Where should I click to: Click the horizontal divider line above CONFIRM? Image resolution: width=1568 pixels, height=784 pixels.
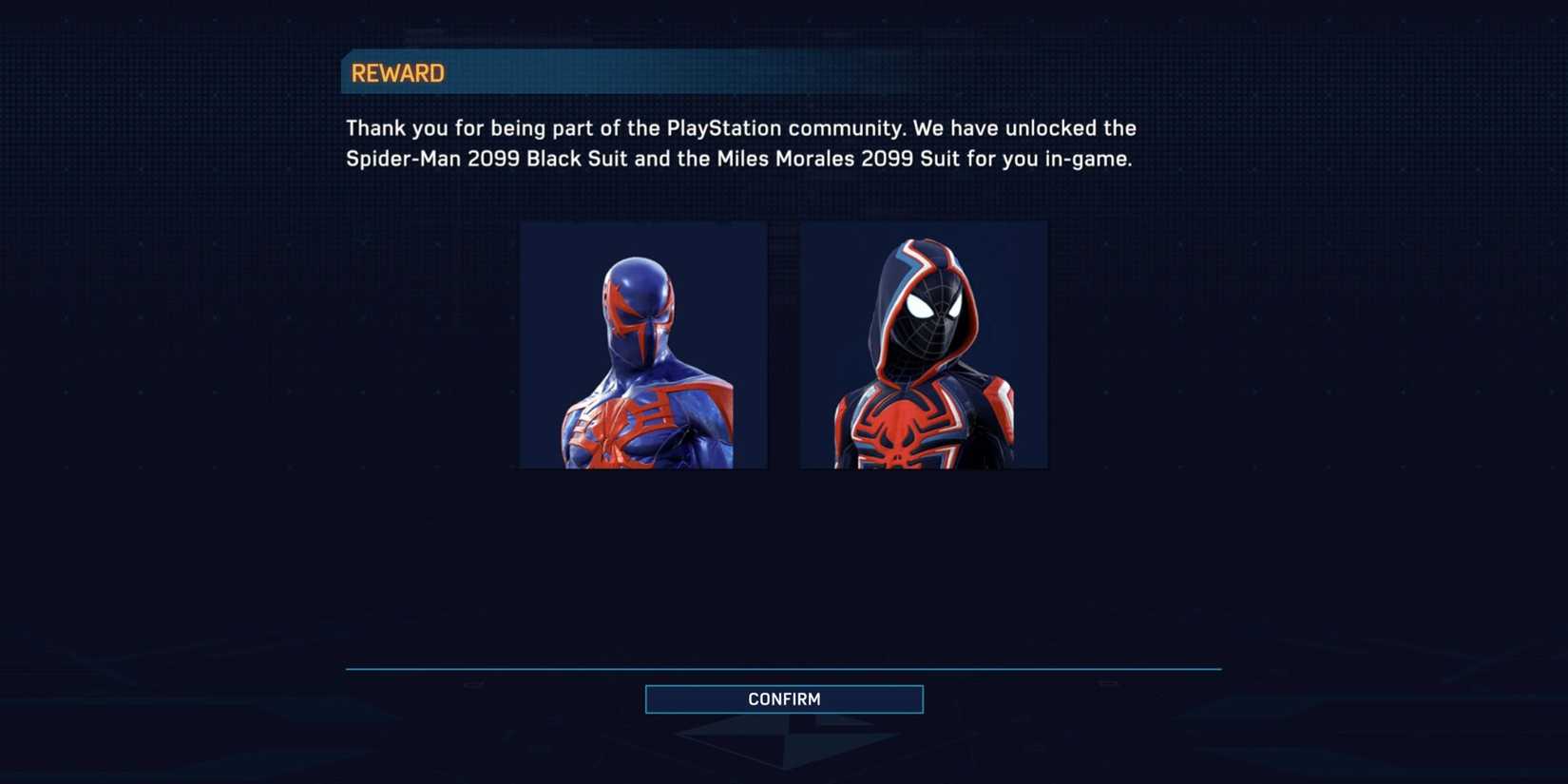[783, 667]
